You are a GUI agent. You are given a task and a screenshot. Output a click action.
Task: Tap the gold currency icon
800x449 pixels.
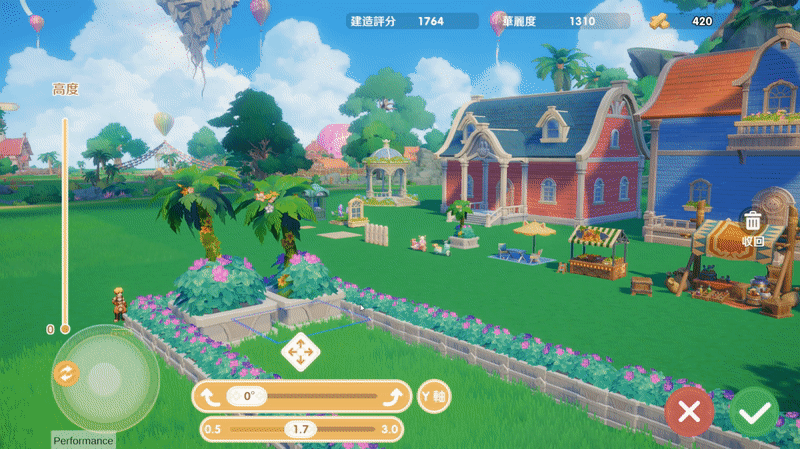[x=659, y=20]
